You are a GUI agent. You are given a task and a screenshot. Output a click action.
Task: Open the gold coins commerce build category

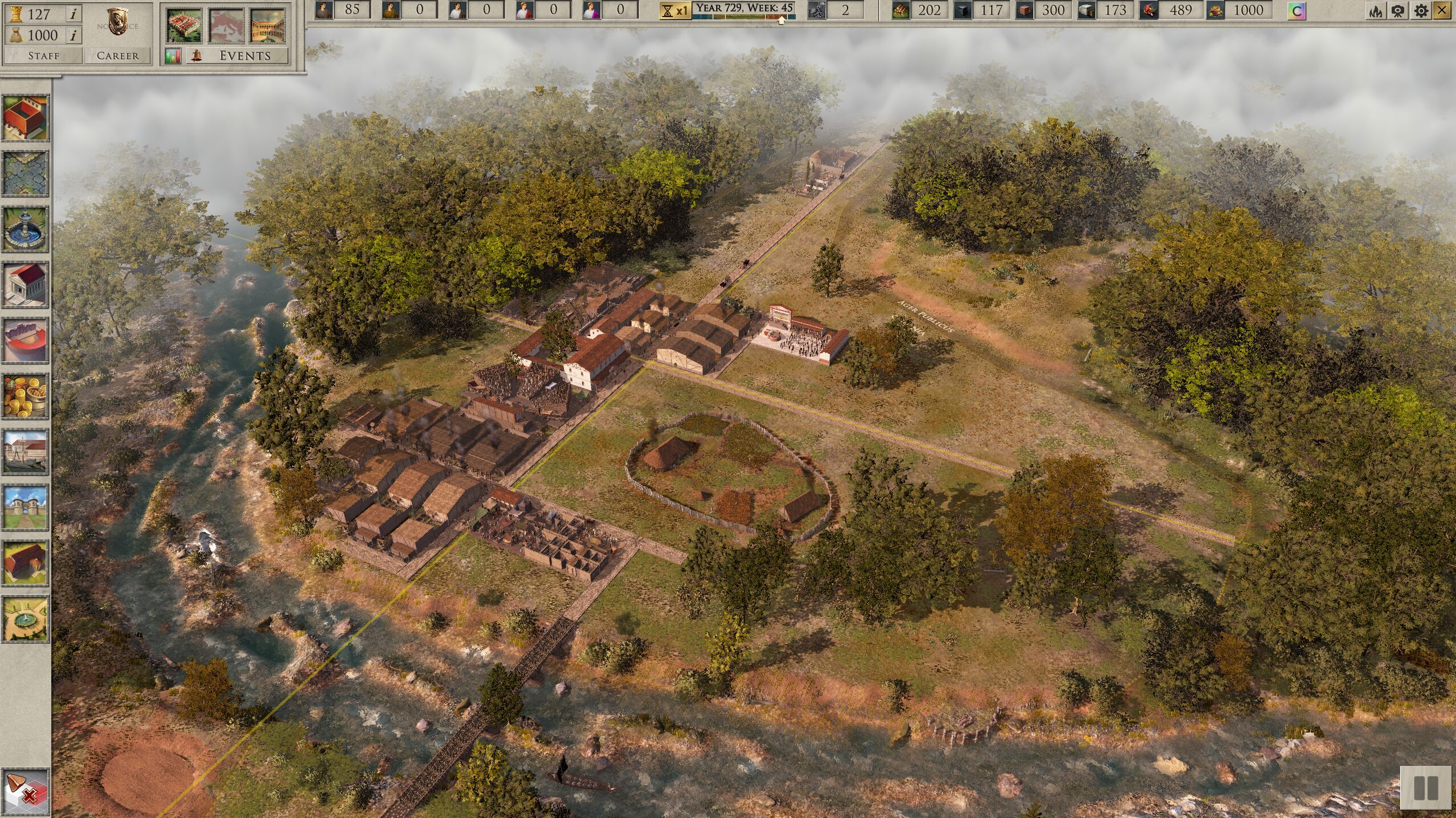pyautogui.click(x=25, y=396)
